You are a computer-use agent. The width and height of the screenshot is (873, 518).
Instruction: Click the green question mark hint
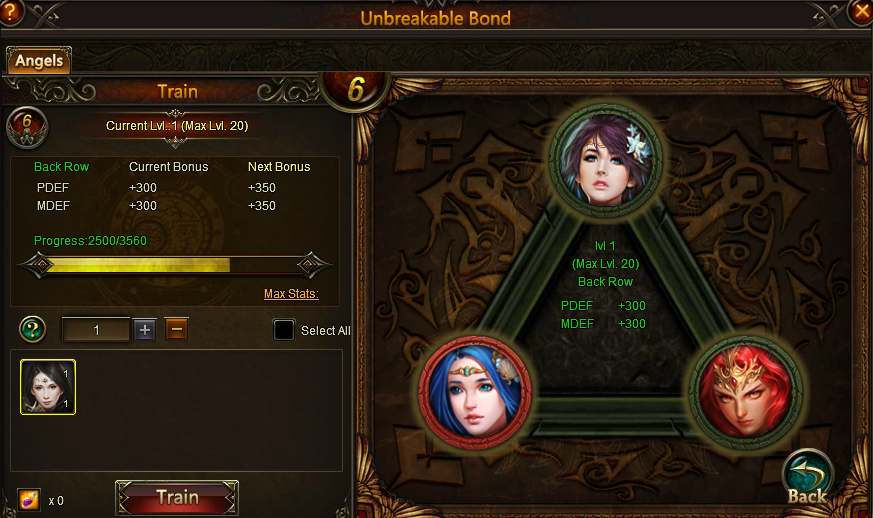33,330
